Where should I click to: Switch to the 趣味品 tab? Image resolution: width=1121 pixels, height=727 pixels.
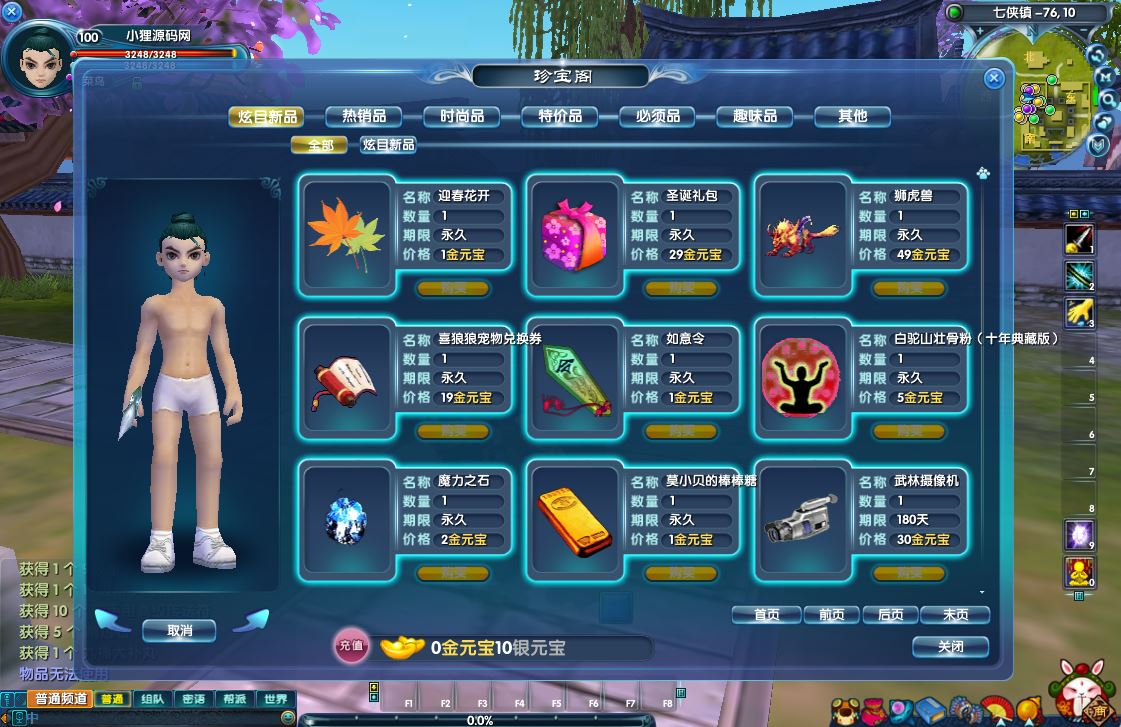[x=755, y=116]
